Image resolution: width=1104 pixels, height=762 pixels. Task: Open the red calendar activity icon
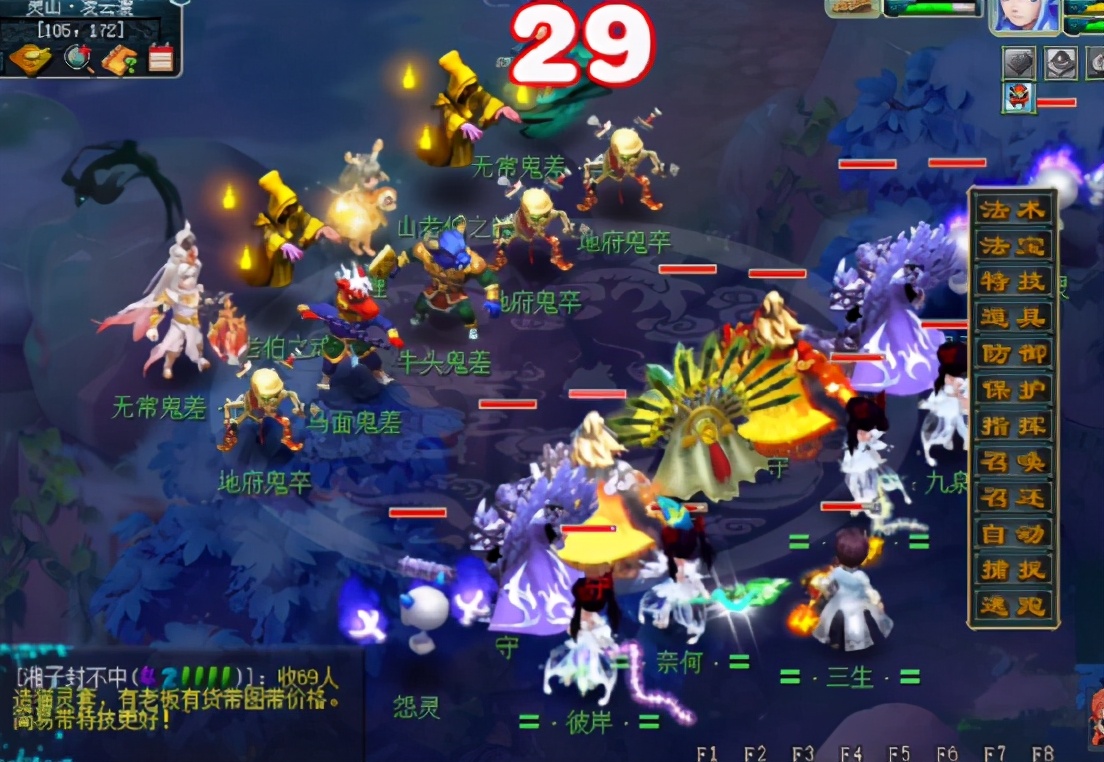[x=160, y=58]
